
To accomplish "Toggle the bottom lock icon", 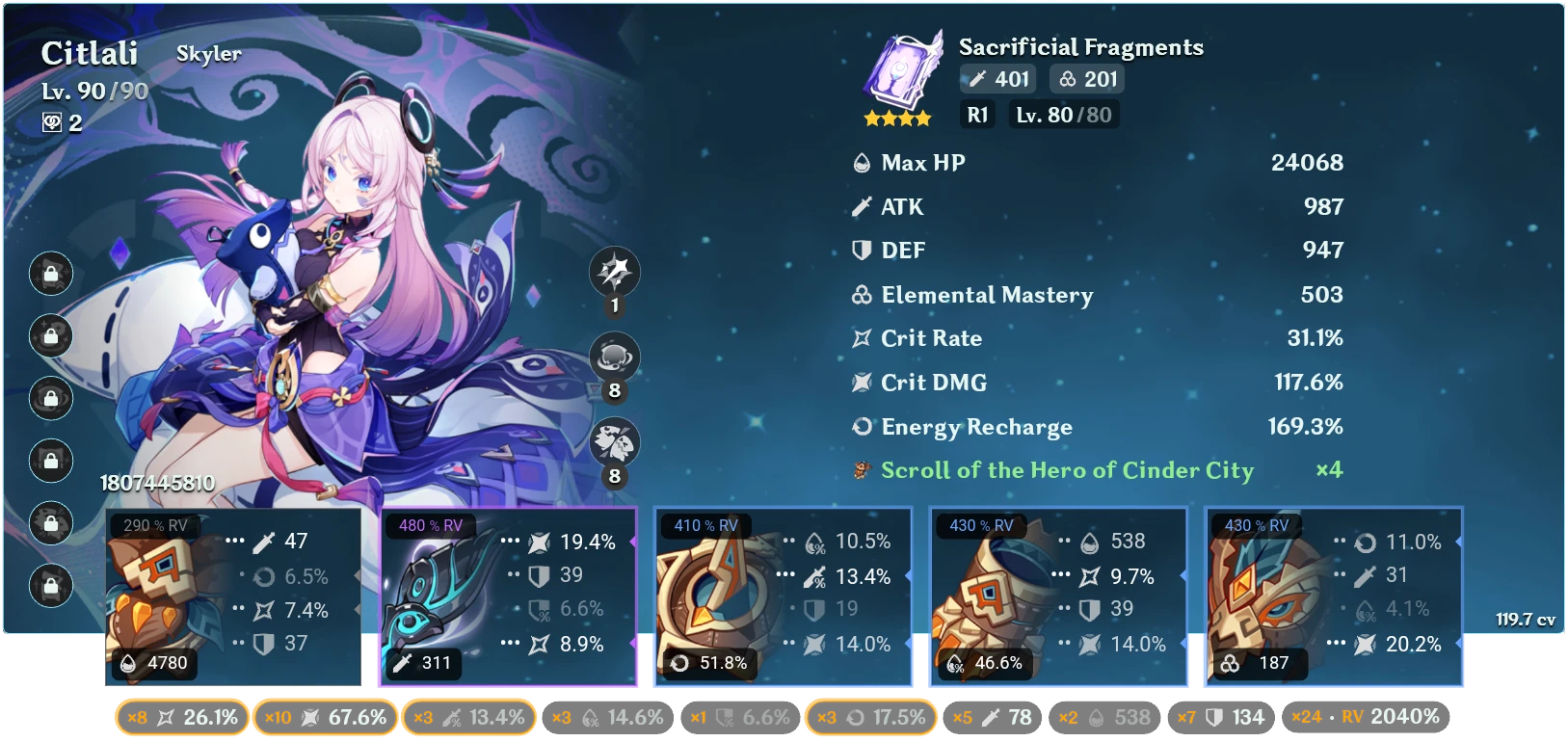I will pos(51,585).
